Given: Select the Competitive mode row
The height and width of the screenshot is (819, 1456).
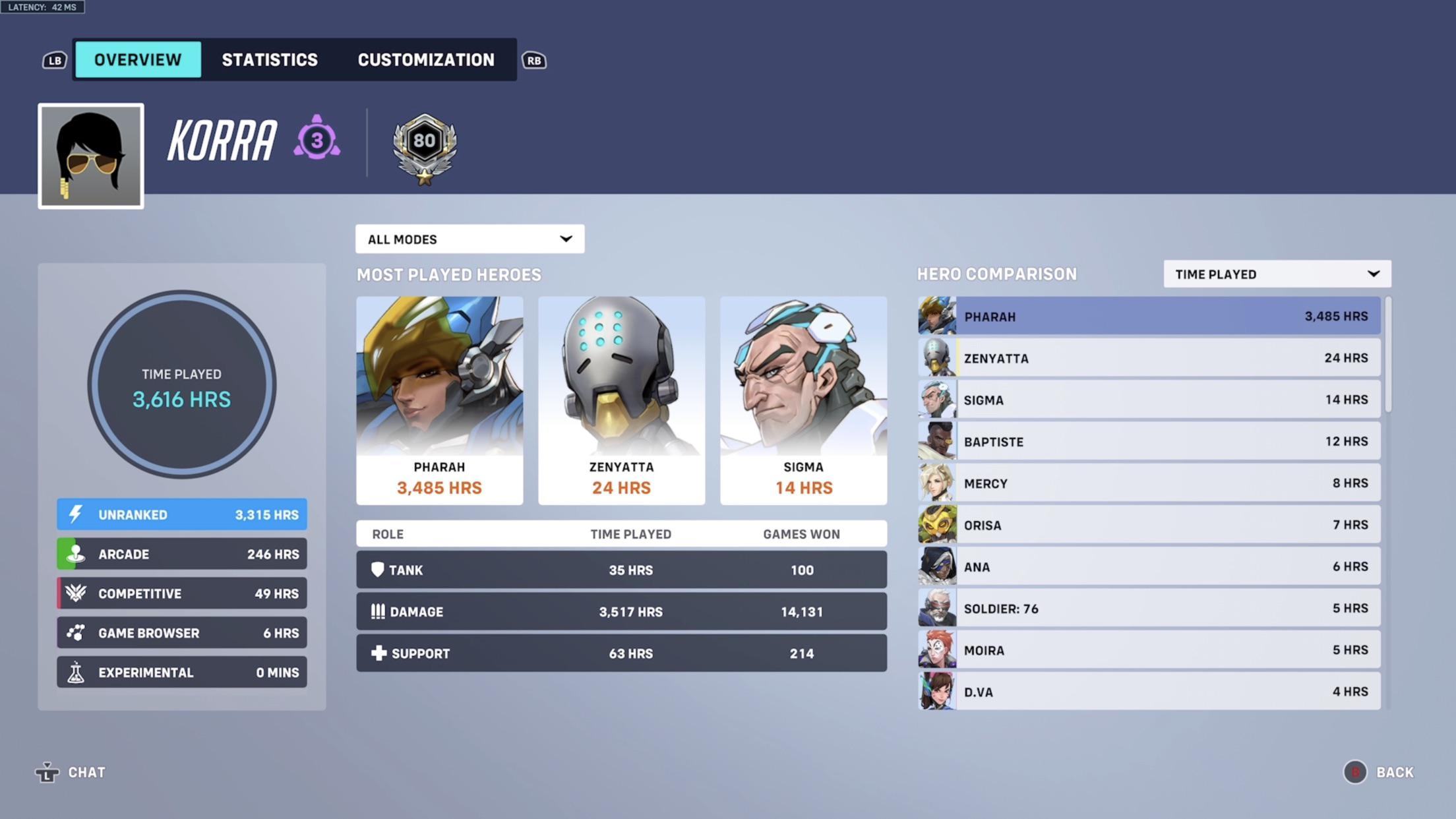Looking at the screenshot, I should point(182,593).
